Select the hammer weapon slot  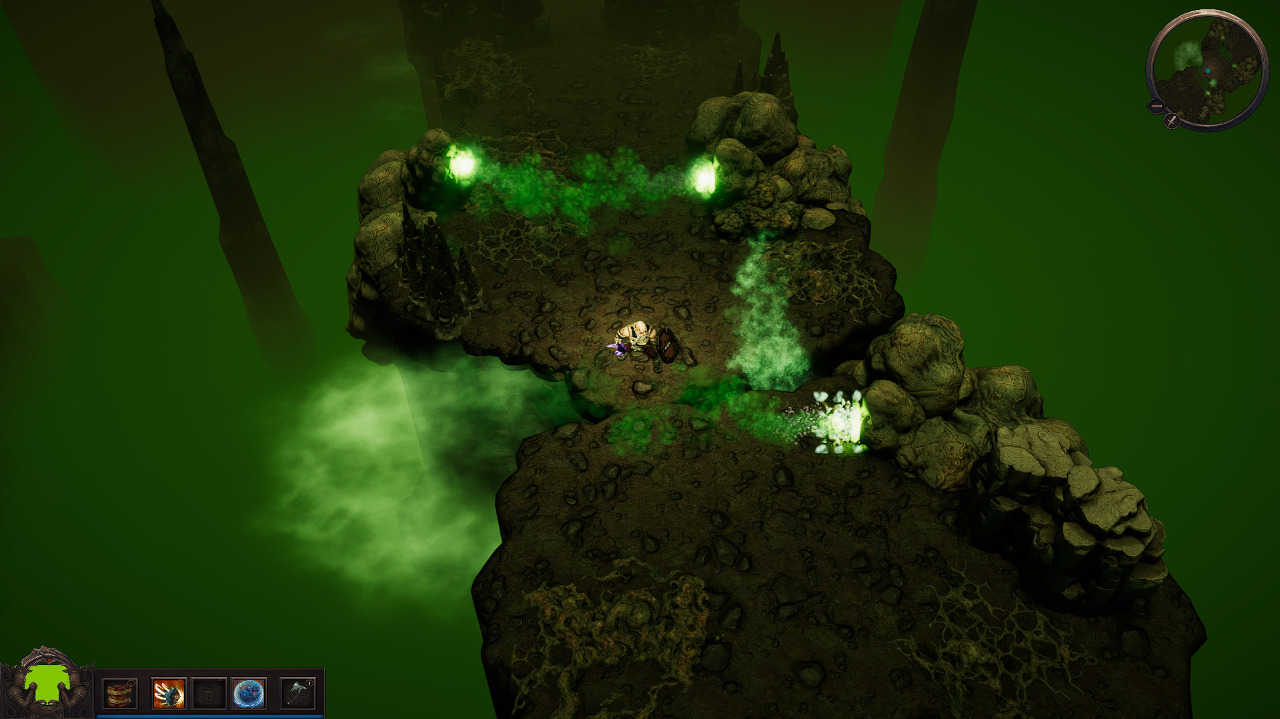tap(298, 693)
